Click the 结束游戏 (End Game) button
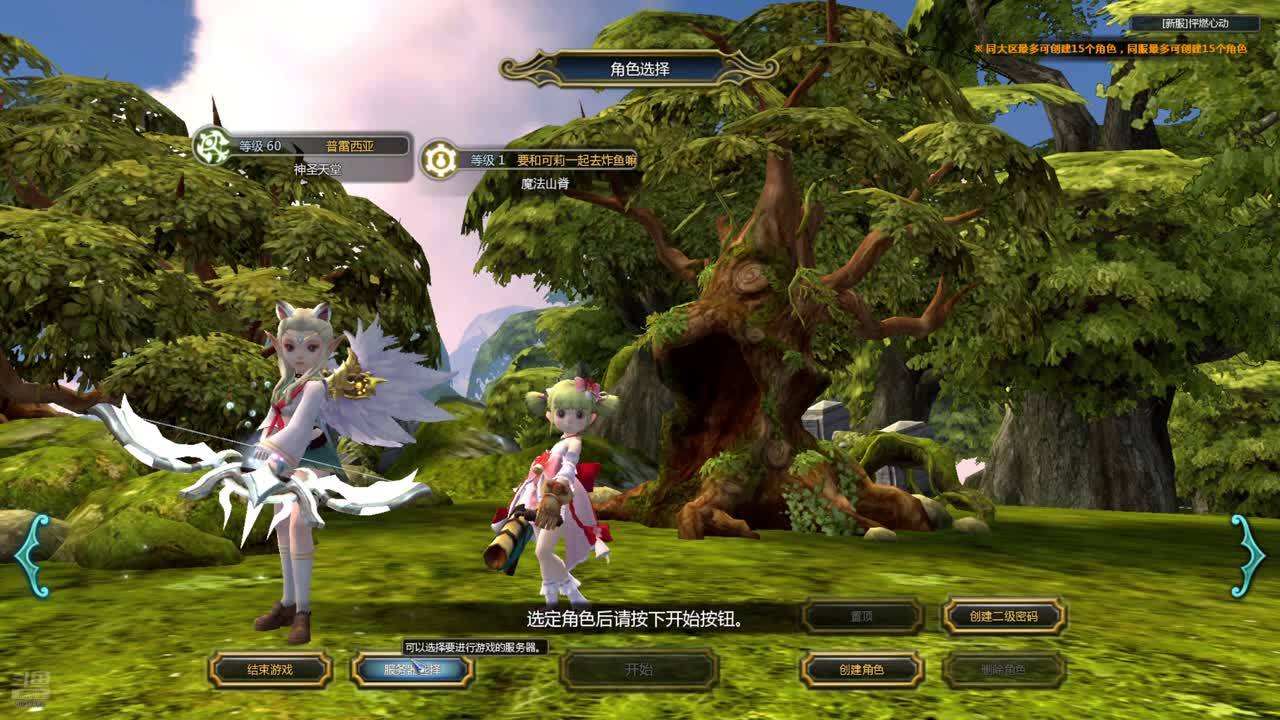The width and height of the screenshot is (1280, 720). (270, 670)
